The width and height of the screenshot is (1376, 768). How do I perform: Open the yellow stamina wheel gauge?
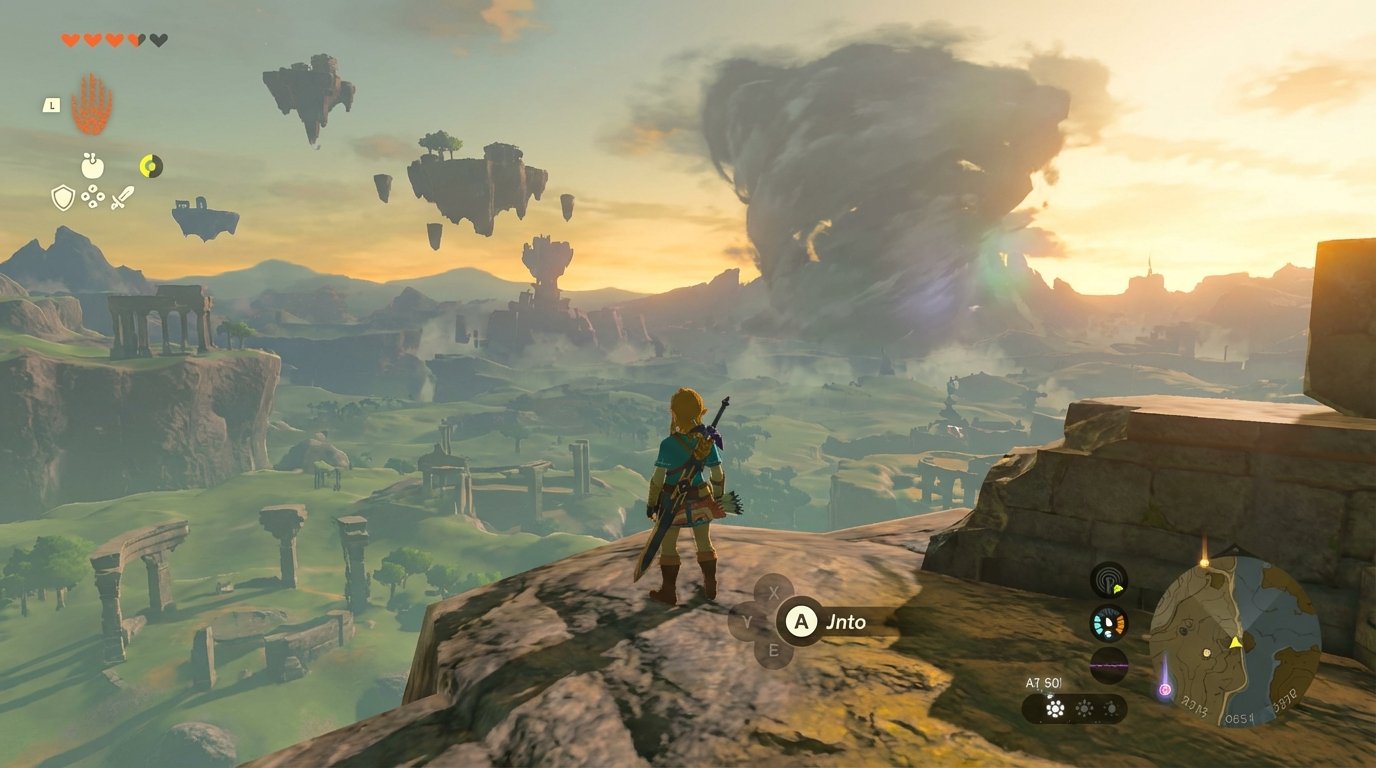point(150,165)
